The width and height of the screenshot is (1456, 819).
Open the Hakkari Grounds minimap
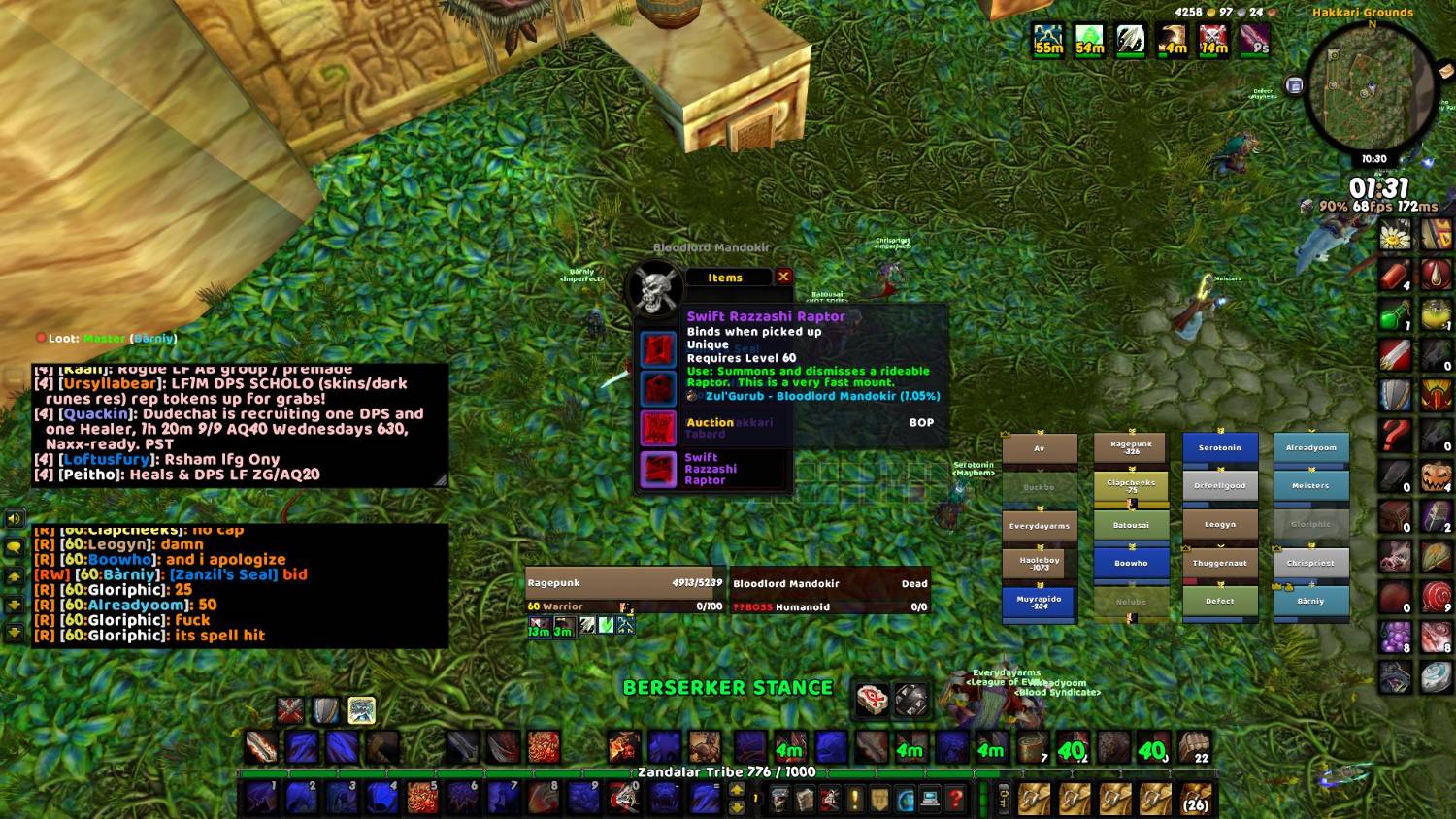[x=1369, y=88]
